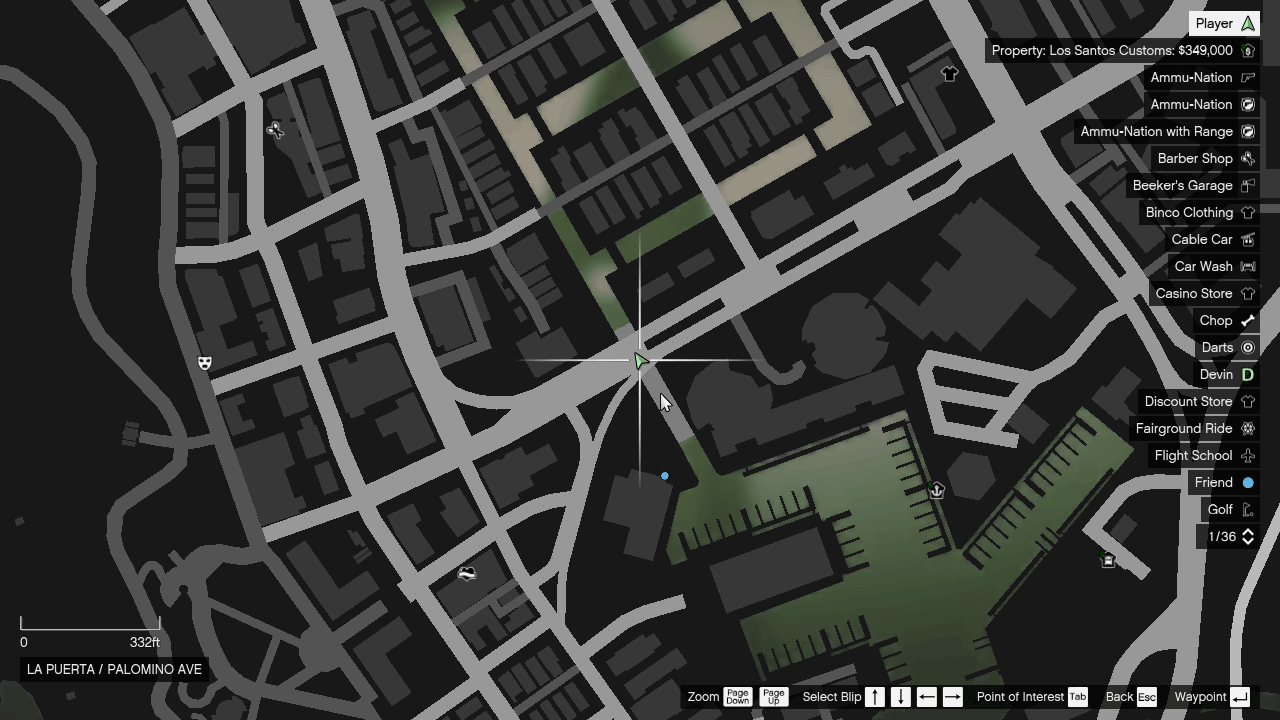The height and width of the screenshot is (720, 1280).
Task: Set a Waypoint with the Waypoint button
Action: pos(1240,697)
